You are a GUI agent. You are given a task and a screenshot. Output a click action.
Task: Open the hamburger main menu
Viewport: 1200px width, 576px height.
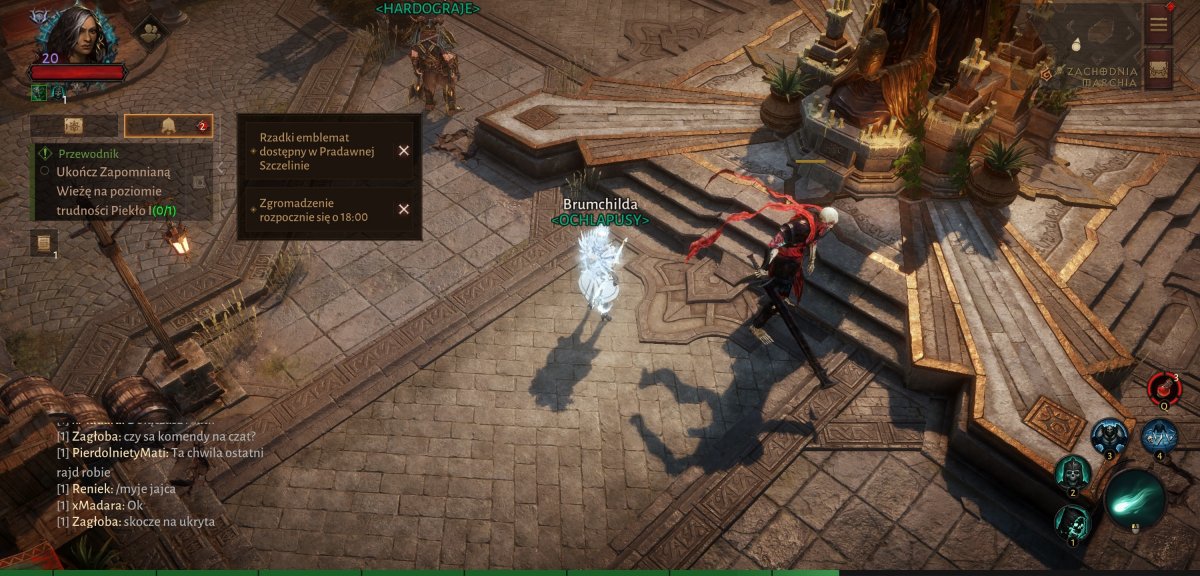pyautogui.click(x=1158, y=23)
